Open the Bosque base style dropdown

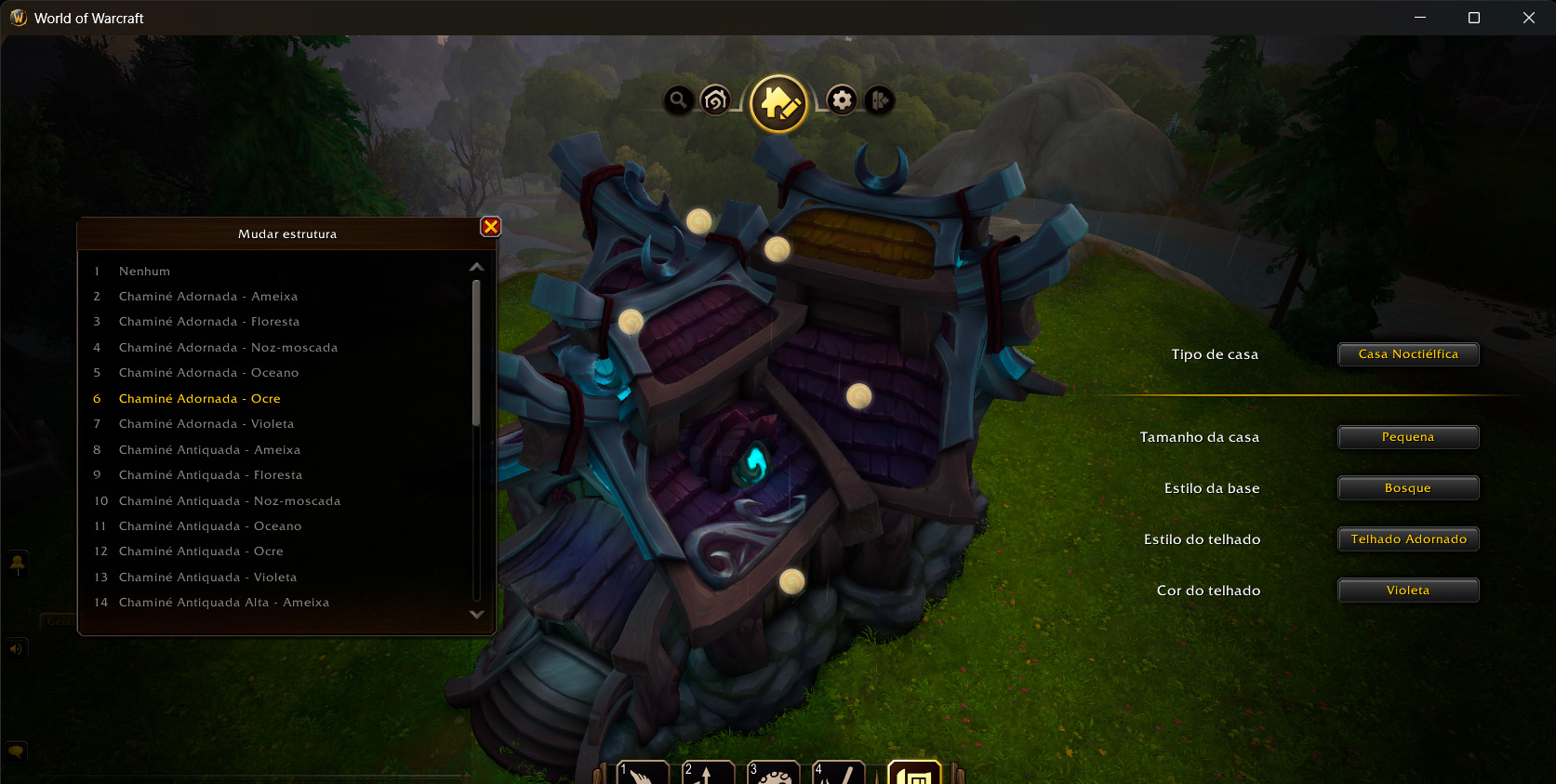(x=1407, y=488)
